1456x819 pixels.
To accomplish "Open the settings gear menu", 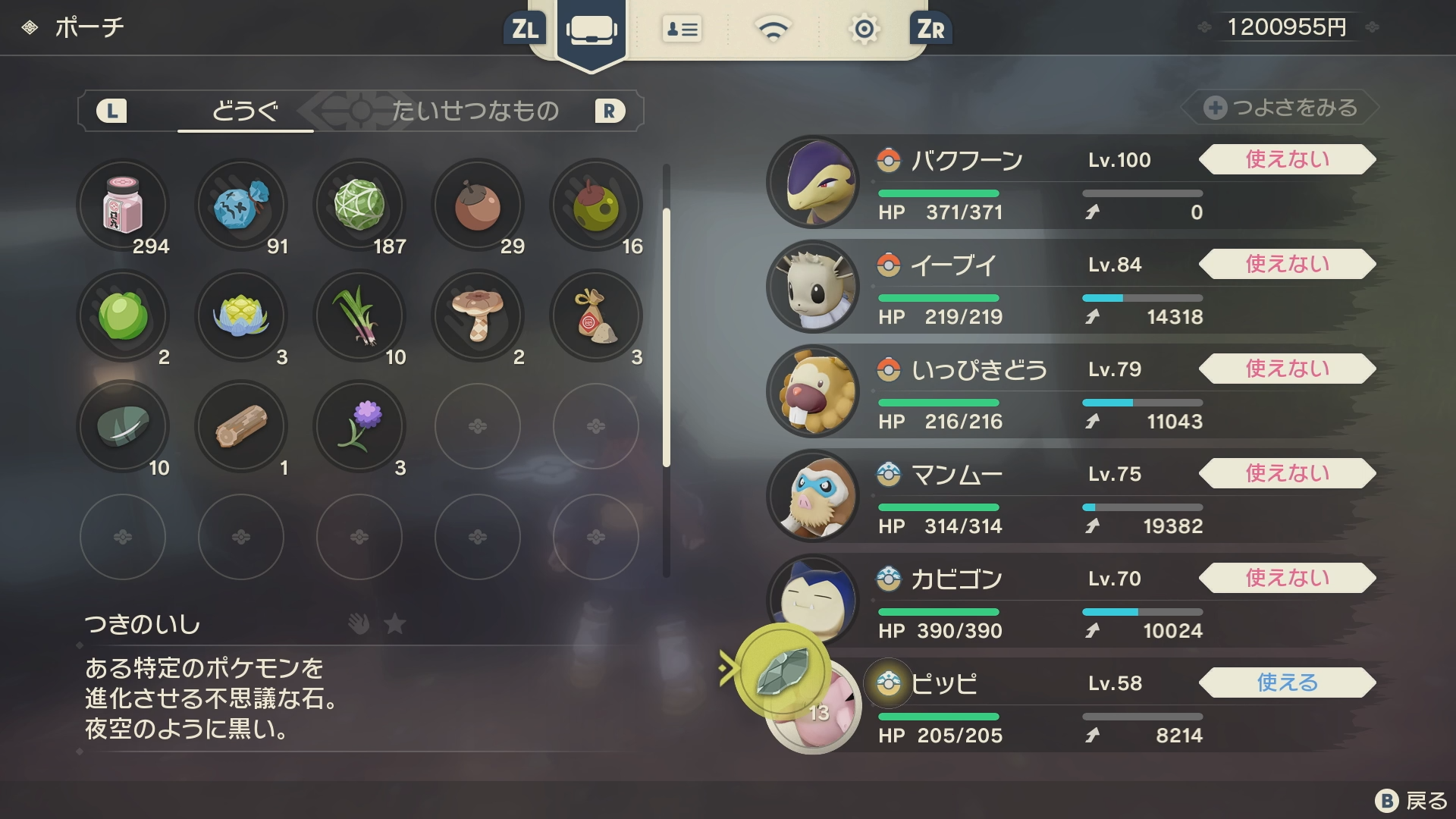I will [864, 30].
